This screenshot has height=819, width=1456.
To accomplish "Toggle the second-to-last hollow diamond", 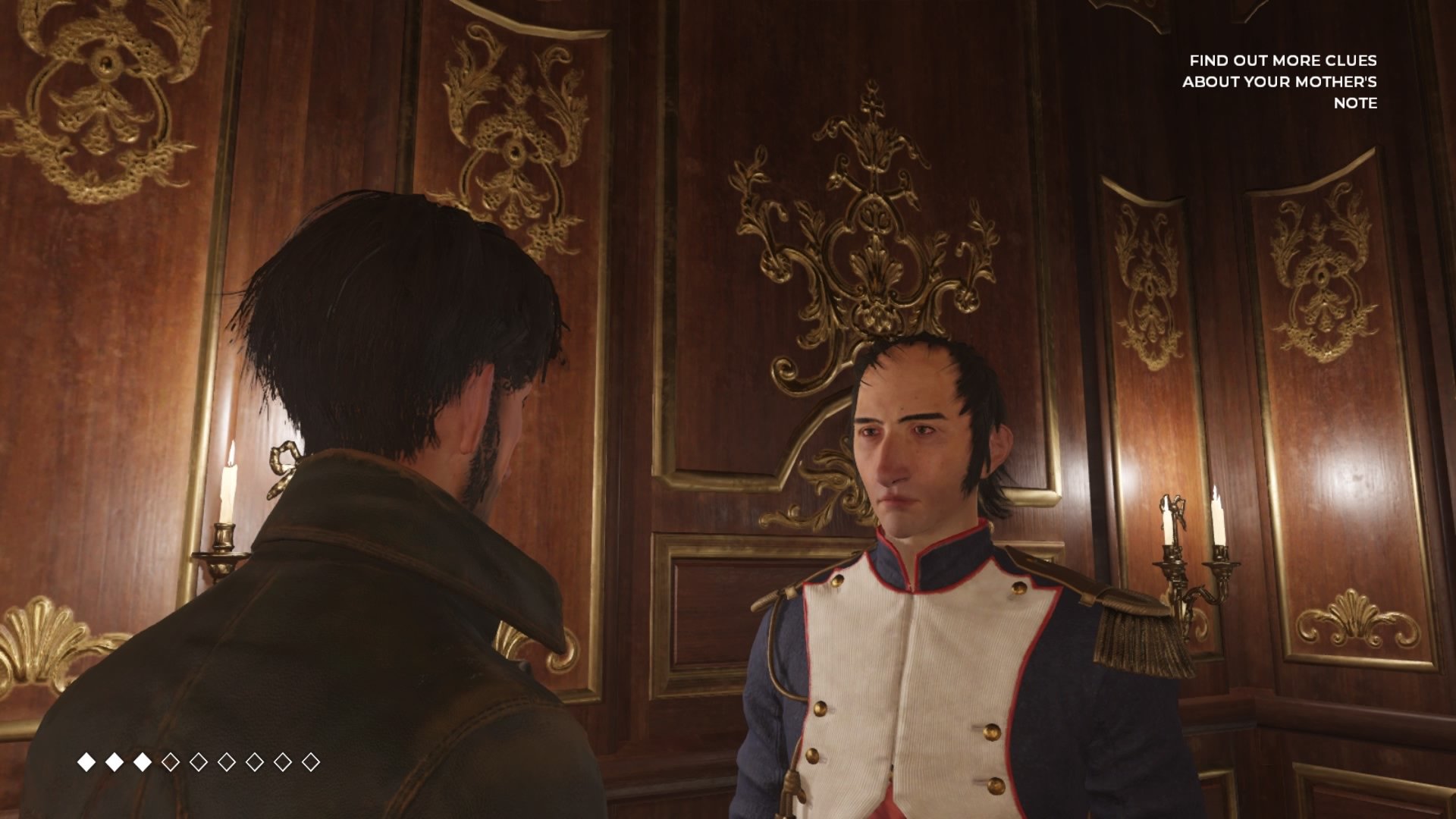I will point(283,761).
